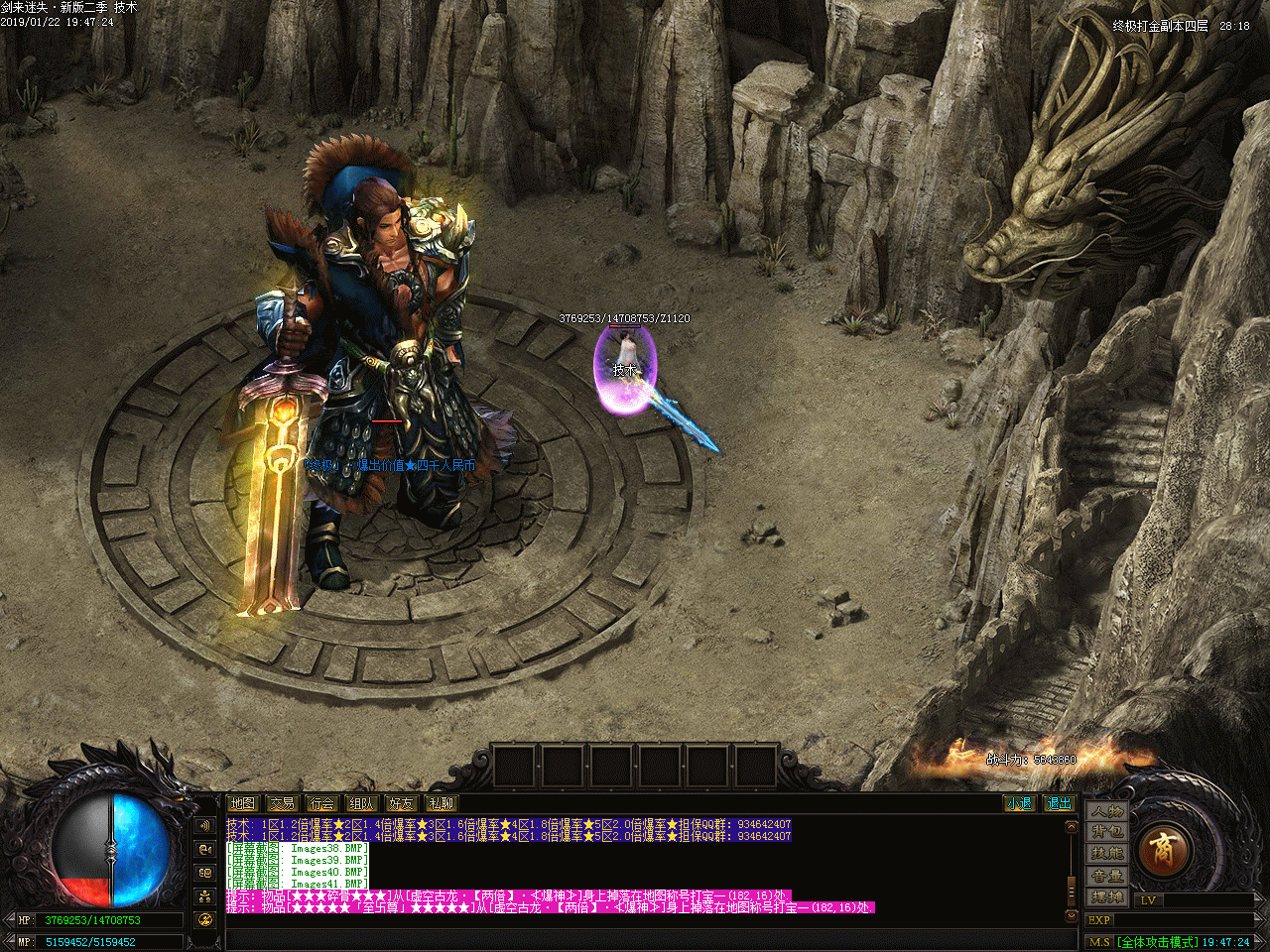Open the 背包 backpack inventory

tap(1107, 832)
